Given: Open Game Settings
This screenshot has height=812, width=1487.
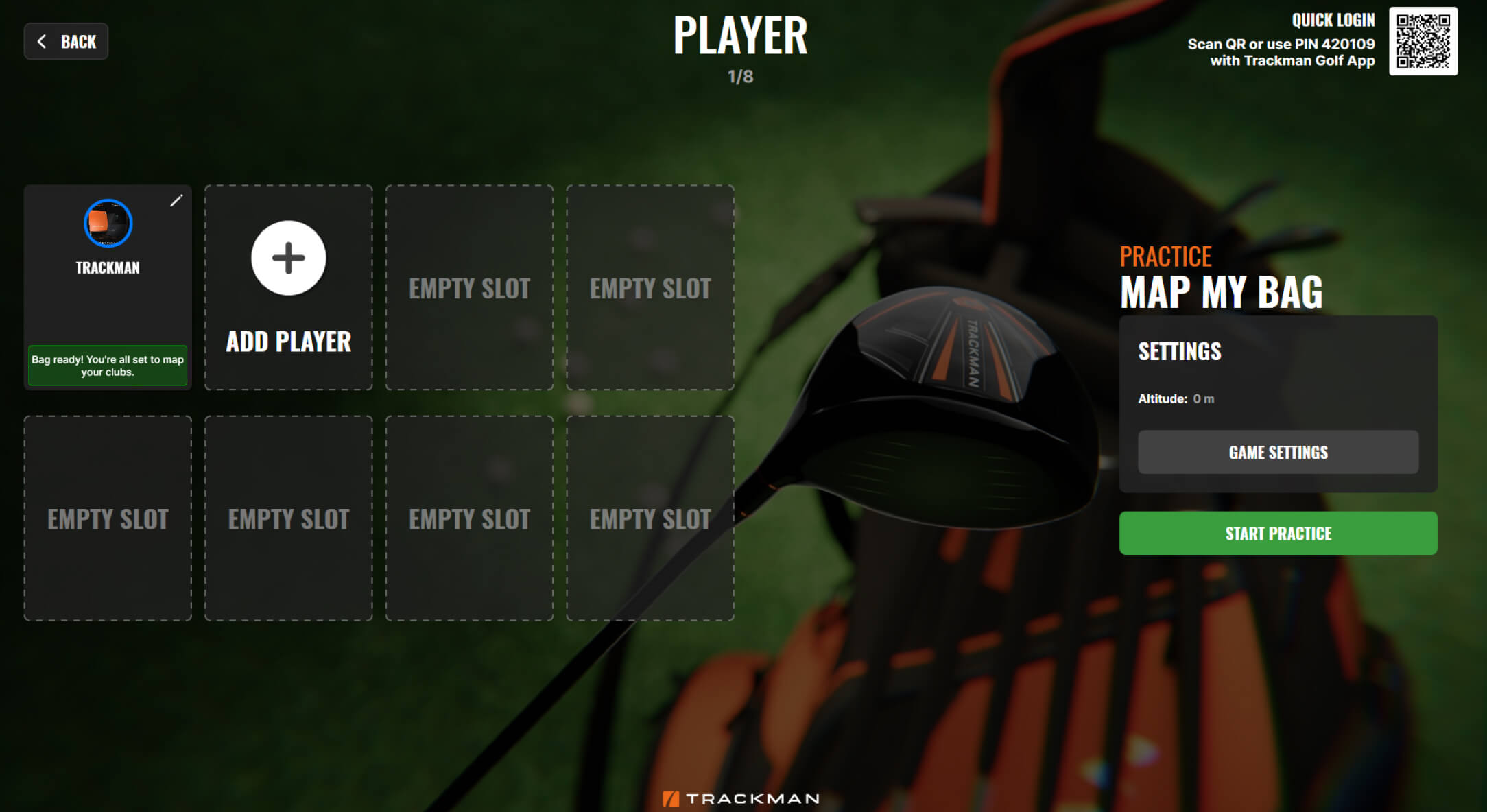Looking at the screenshot, I should (x=1278, y=453).
